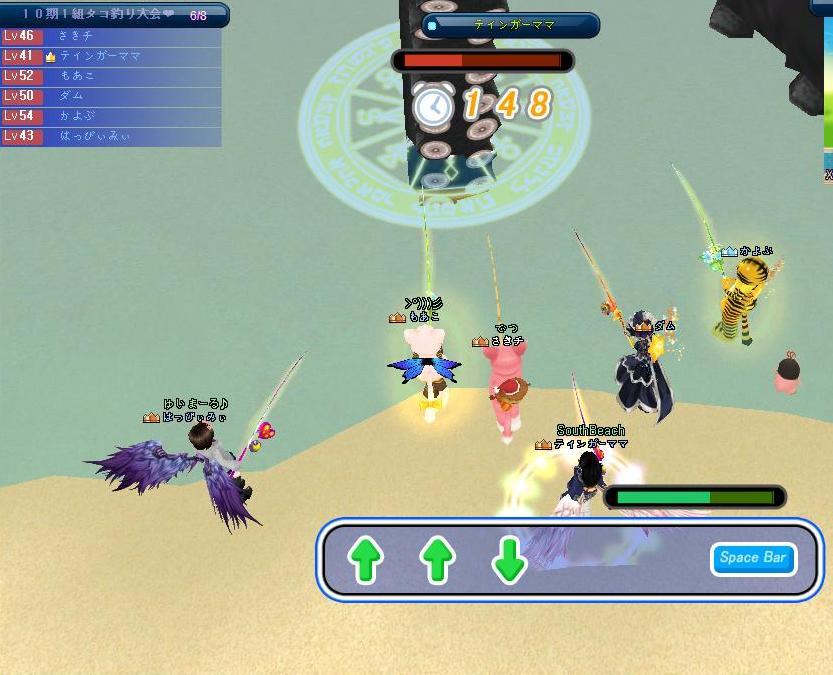Click party member ダム at Lv50

110,96
